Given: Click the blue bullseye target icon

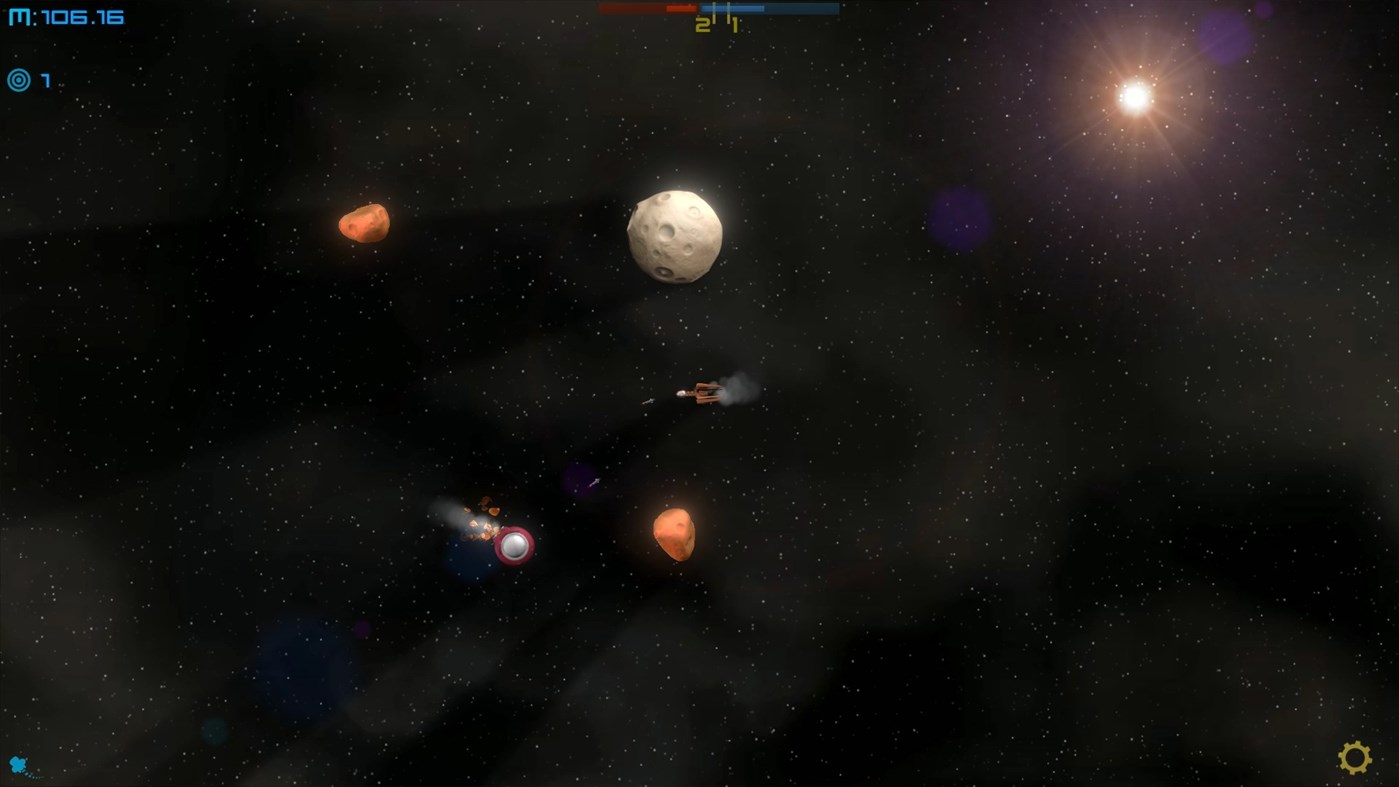Looking at the screenshot, I should (18, 80).
